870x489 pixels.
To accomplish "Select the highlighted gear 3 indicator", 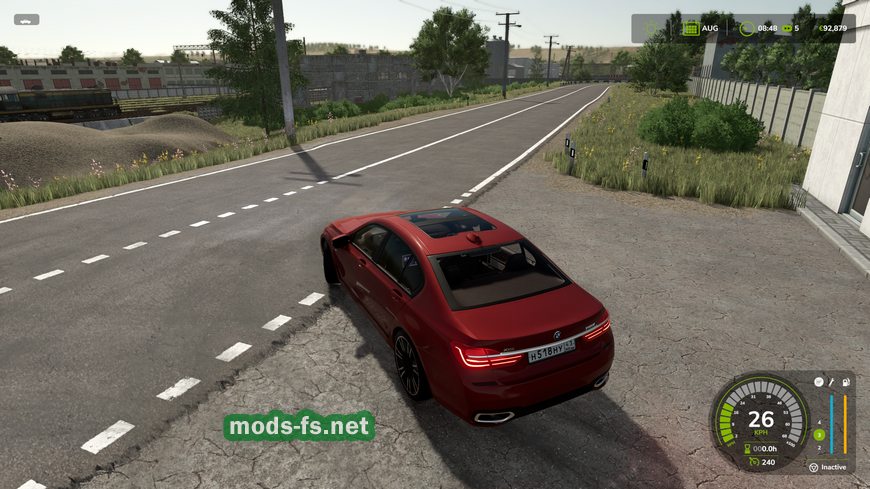I will pyautogui.click(x=819, y=434).
